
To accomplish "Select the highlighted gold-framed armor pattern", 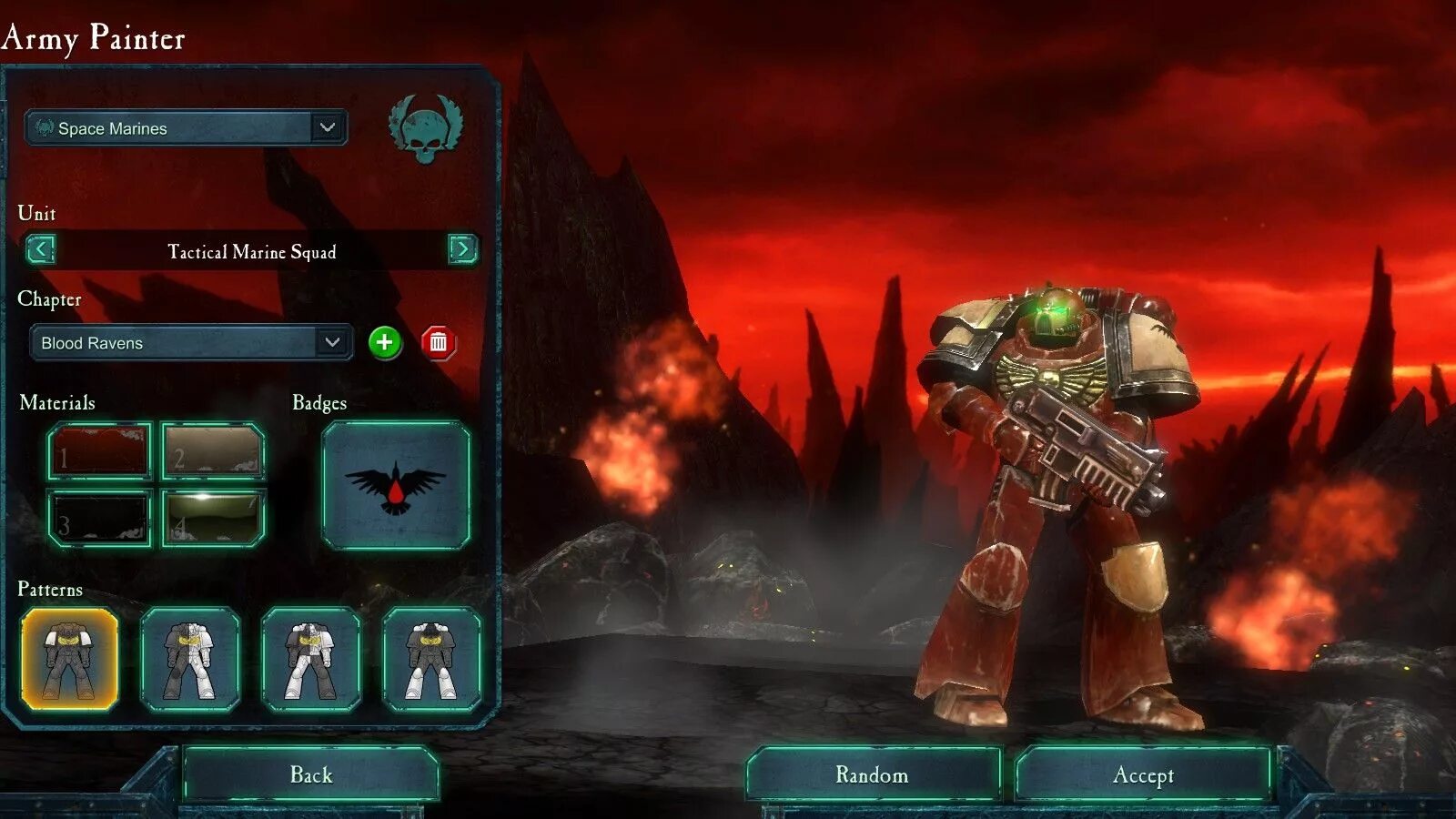I will [x=70, y=660].
